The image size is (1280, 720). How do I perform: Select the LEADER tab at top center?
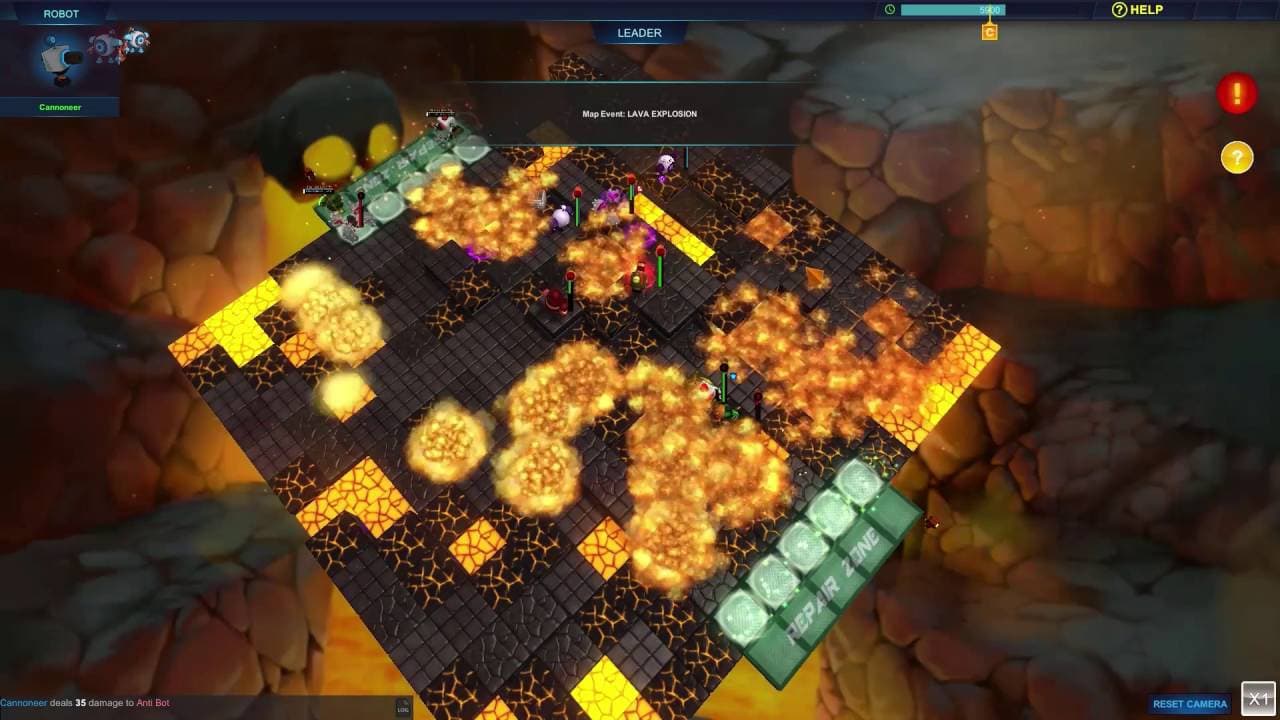[639, 32]
